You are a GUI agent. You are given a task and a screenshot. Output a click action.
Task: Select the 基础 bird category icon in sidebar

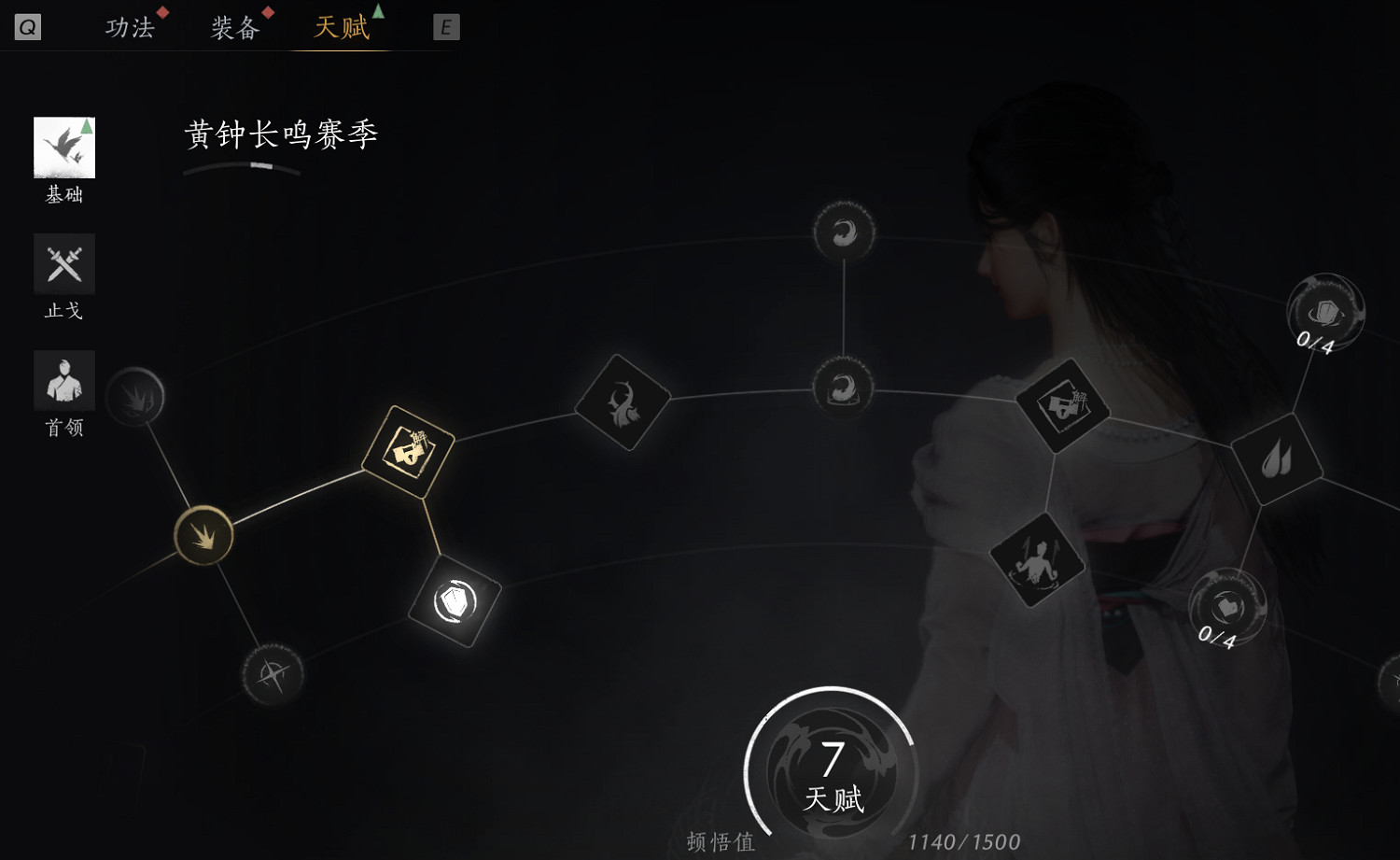pyautogui.click(x=63, y=147)
